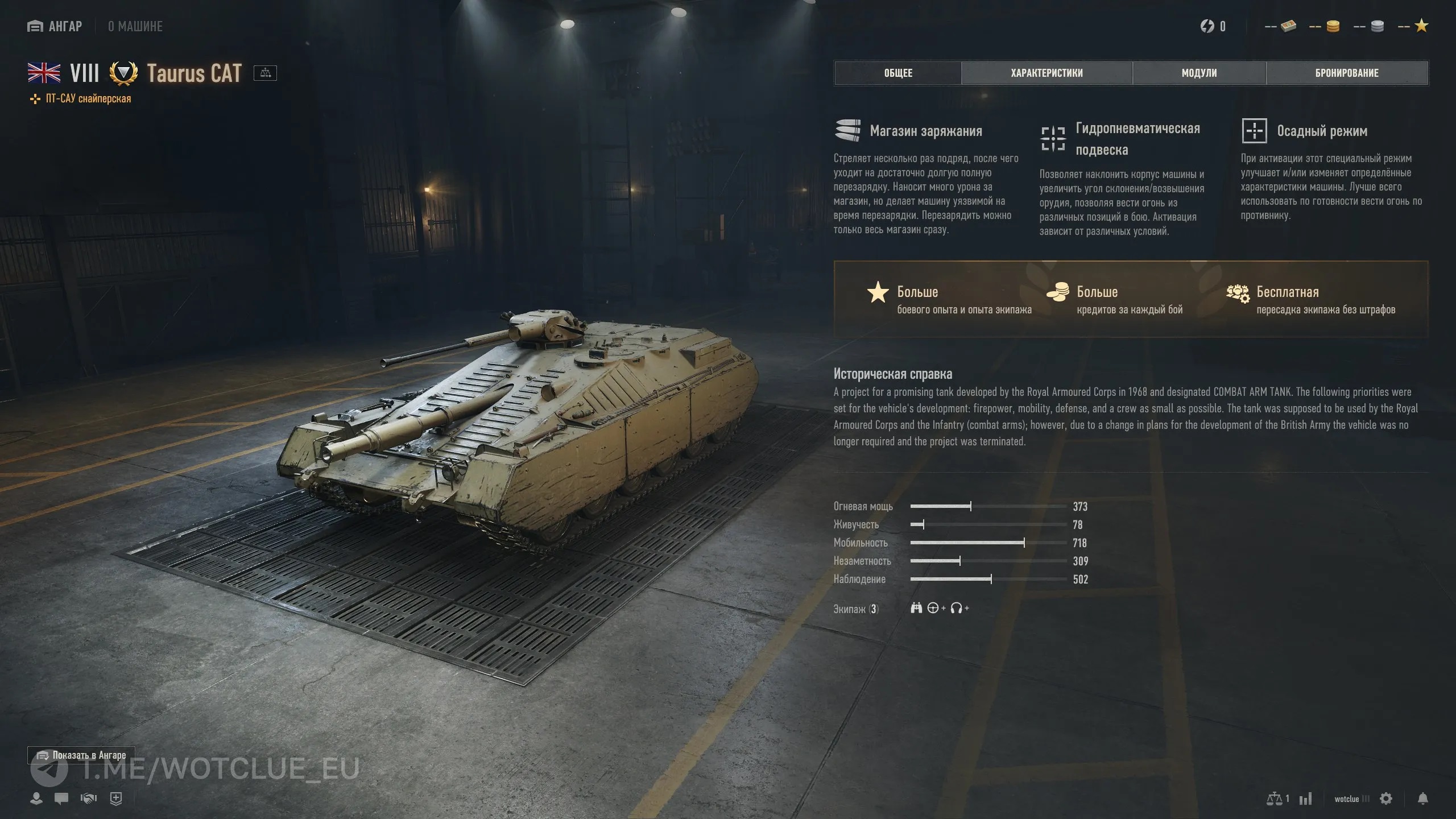Open the vehicle comparison list scales icon
This screenshot has height=819, width=1456.
click(1275, 799)
